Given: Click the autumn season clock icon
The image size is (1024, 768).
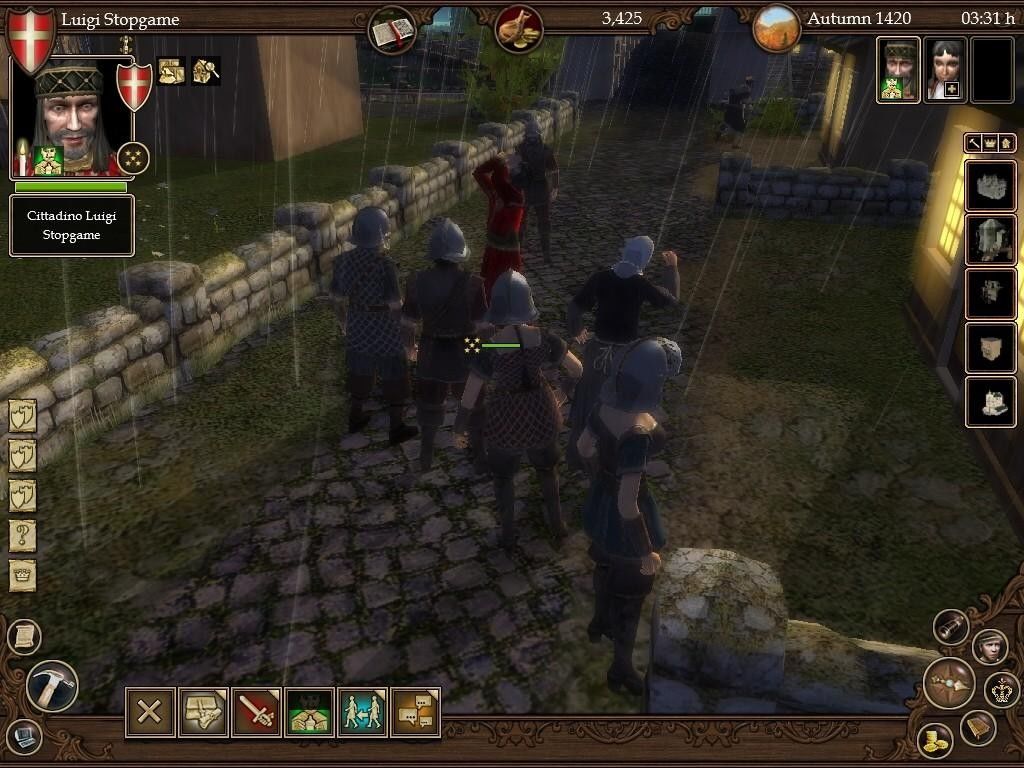Looking at the screenshot, I should pyautogui.click(x=777, y=29).
